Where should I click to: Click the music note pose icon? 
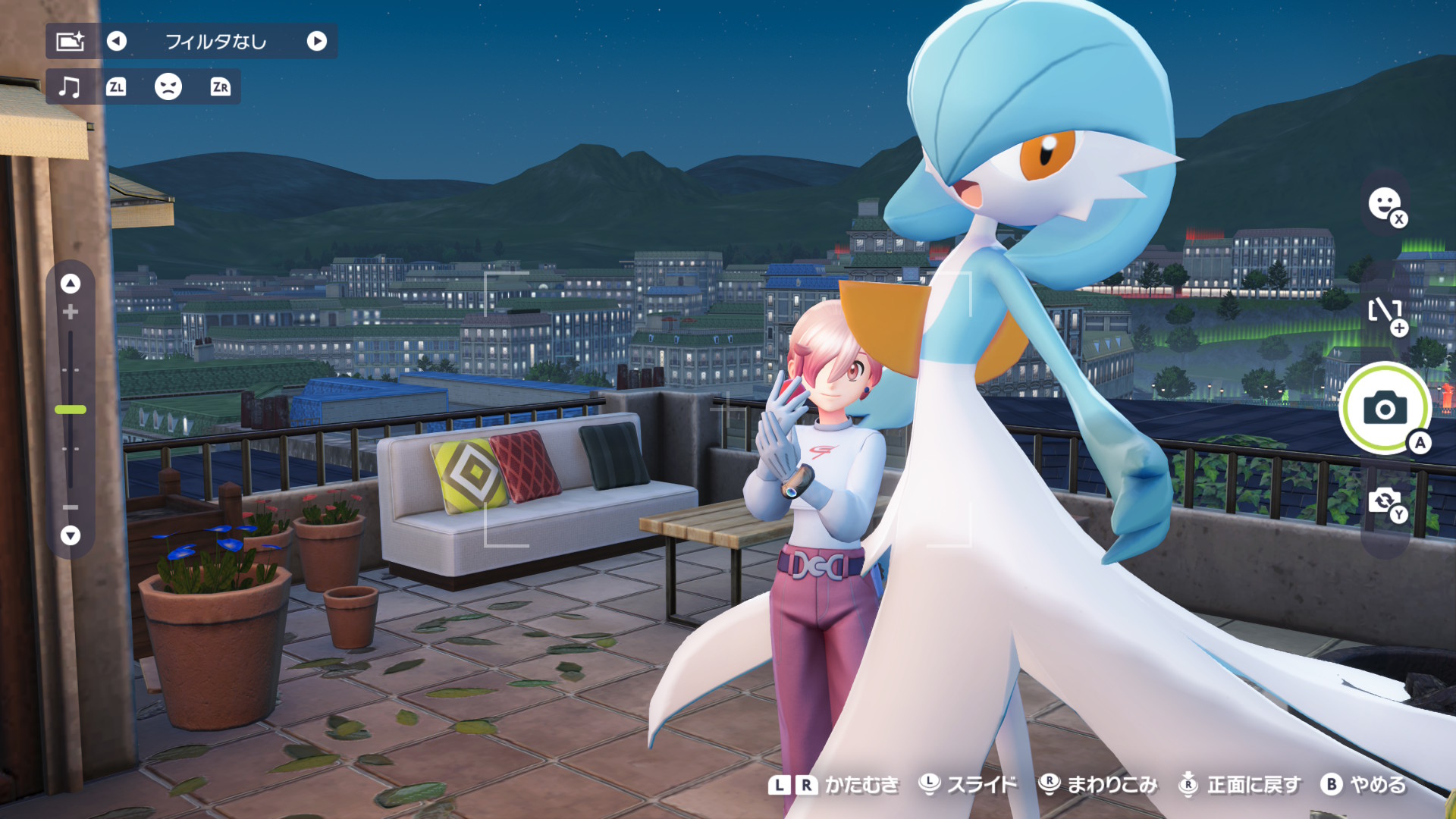[70, 86]
